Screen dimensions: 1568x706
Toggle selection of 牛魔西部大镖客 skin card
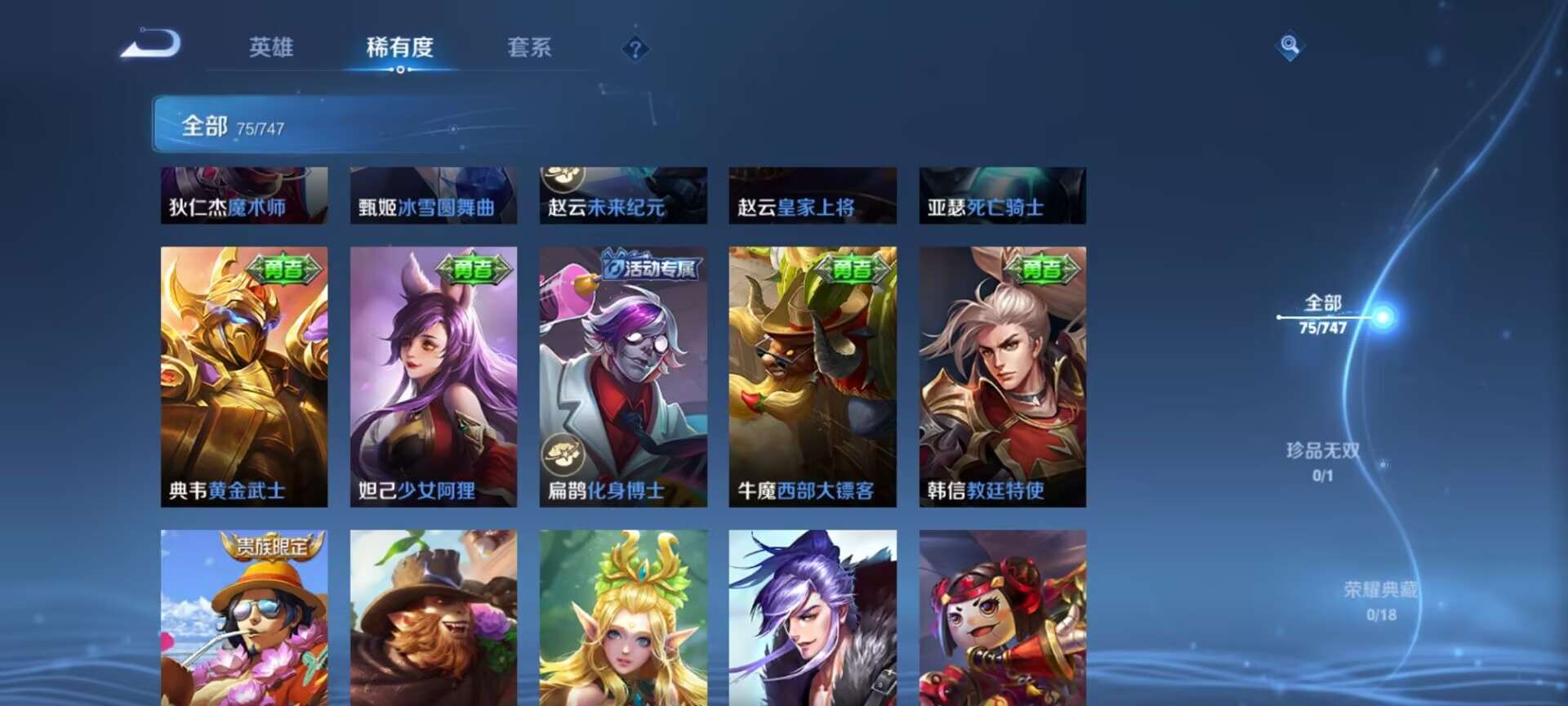tap(811, 376)
